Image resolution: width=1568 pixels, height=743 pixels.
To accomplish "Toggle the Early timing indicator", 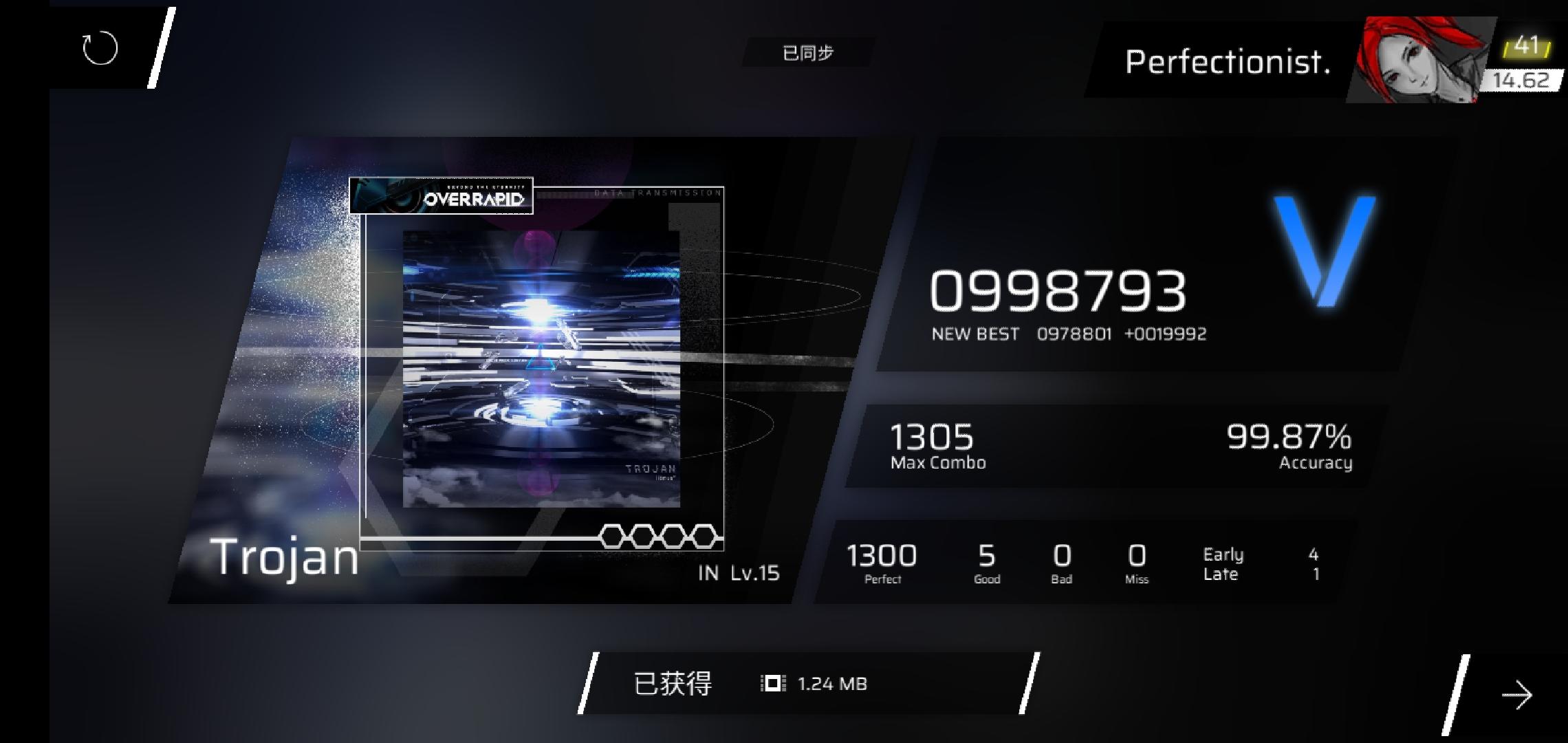I will point(1223,554).
